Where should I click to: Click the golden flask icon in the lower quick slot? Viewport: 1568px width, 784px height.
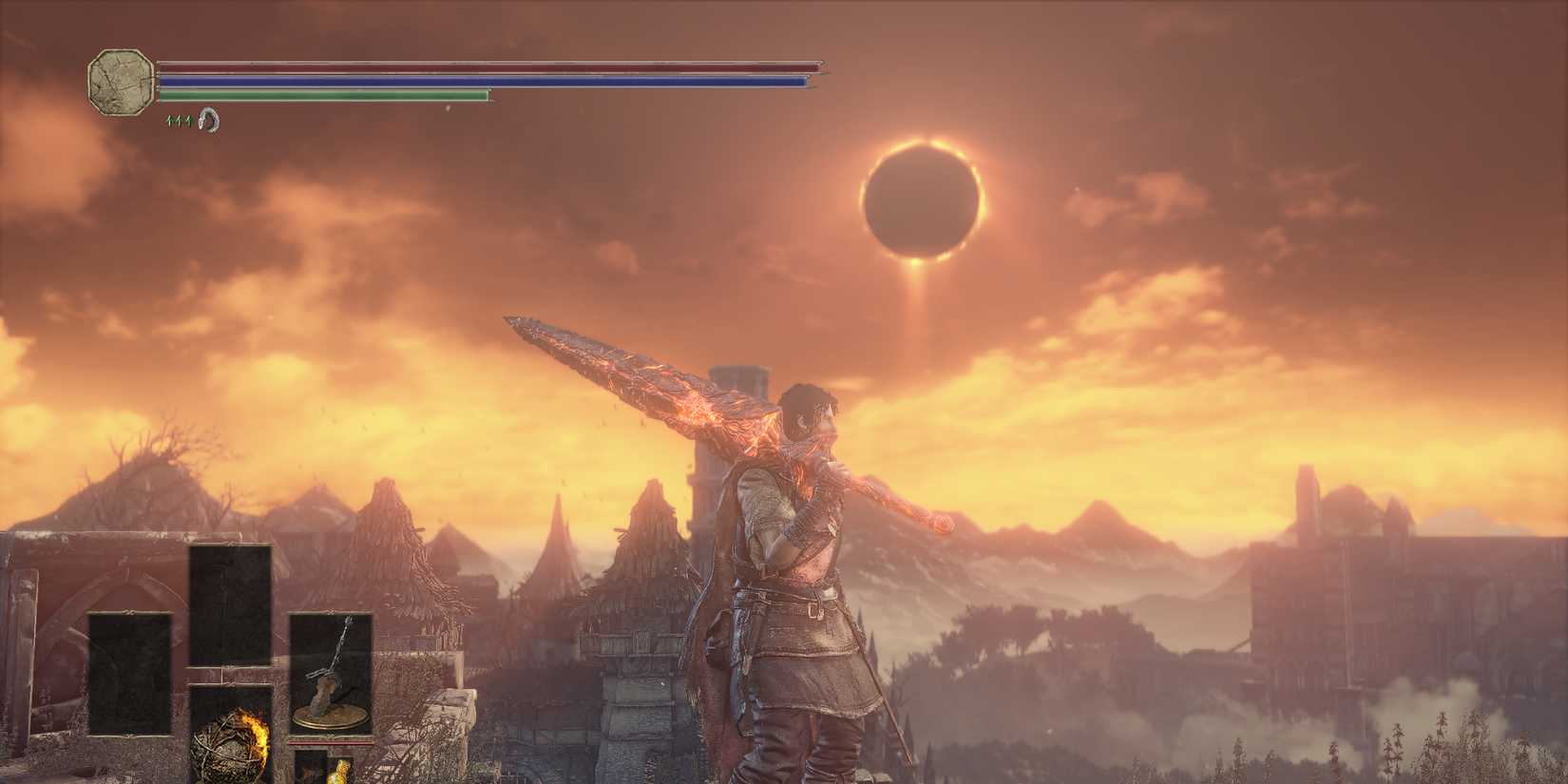[340, 772]
